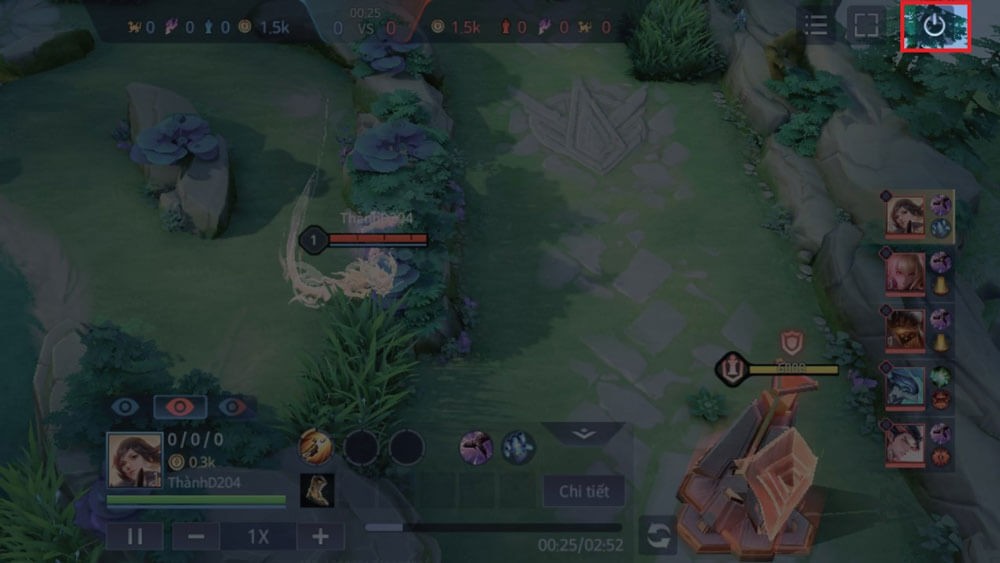The image size is (1000, 563).
Task: Toggle the fullscreen frame icon
Action: point(866,26)
